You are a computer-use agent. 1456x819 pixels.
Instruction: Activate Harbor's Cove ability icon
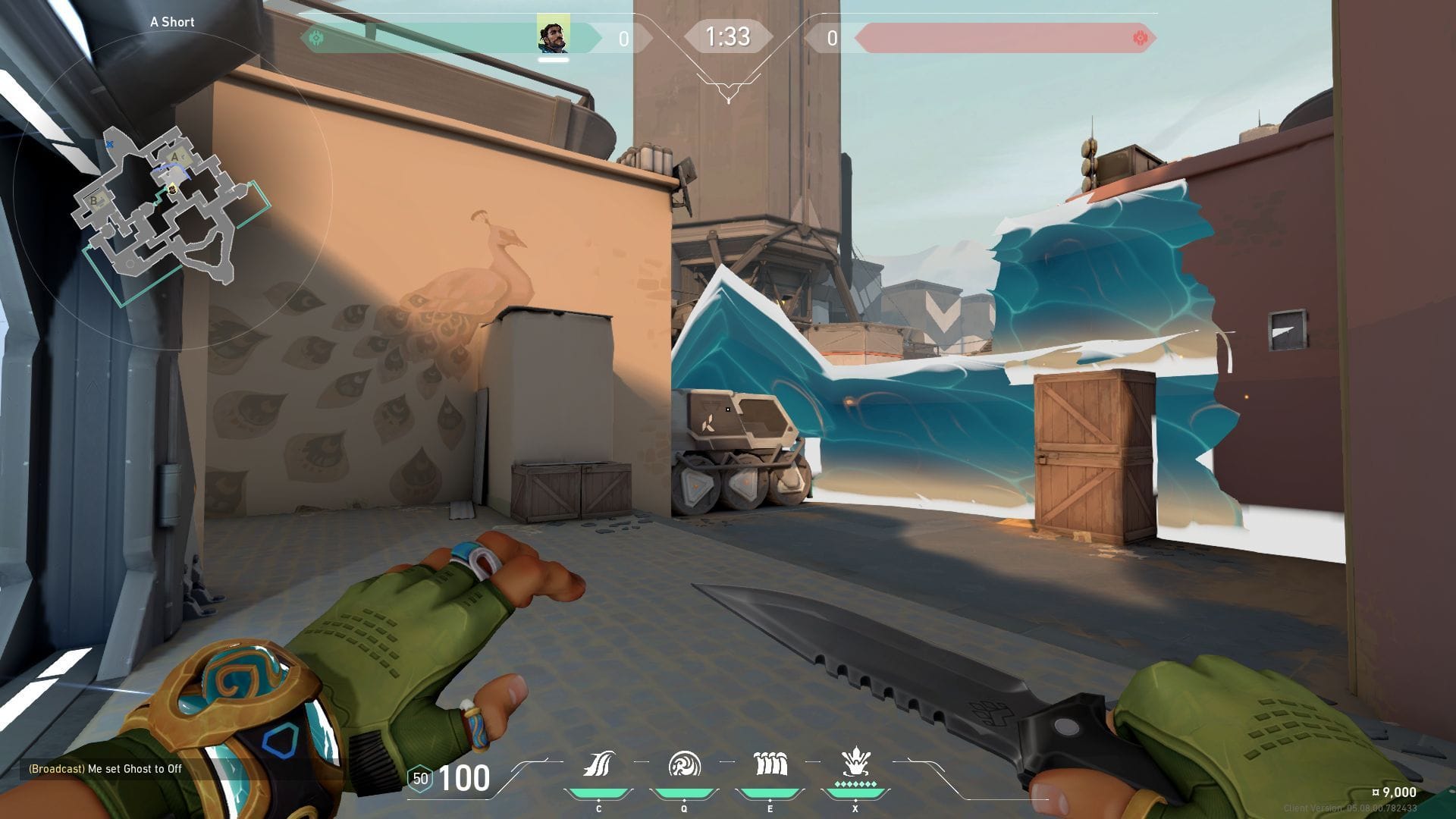coord(684,764)
